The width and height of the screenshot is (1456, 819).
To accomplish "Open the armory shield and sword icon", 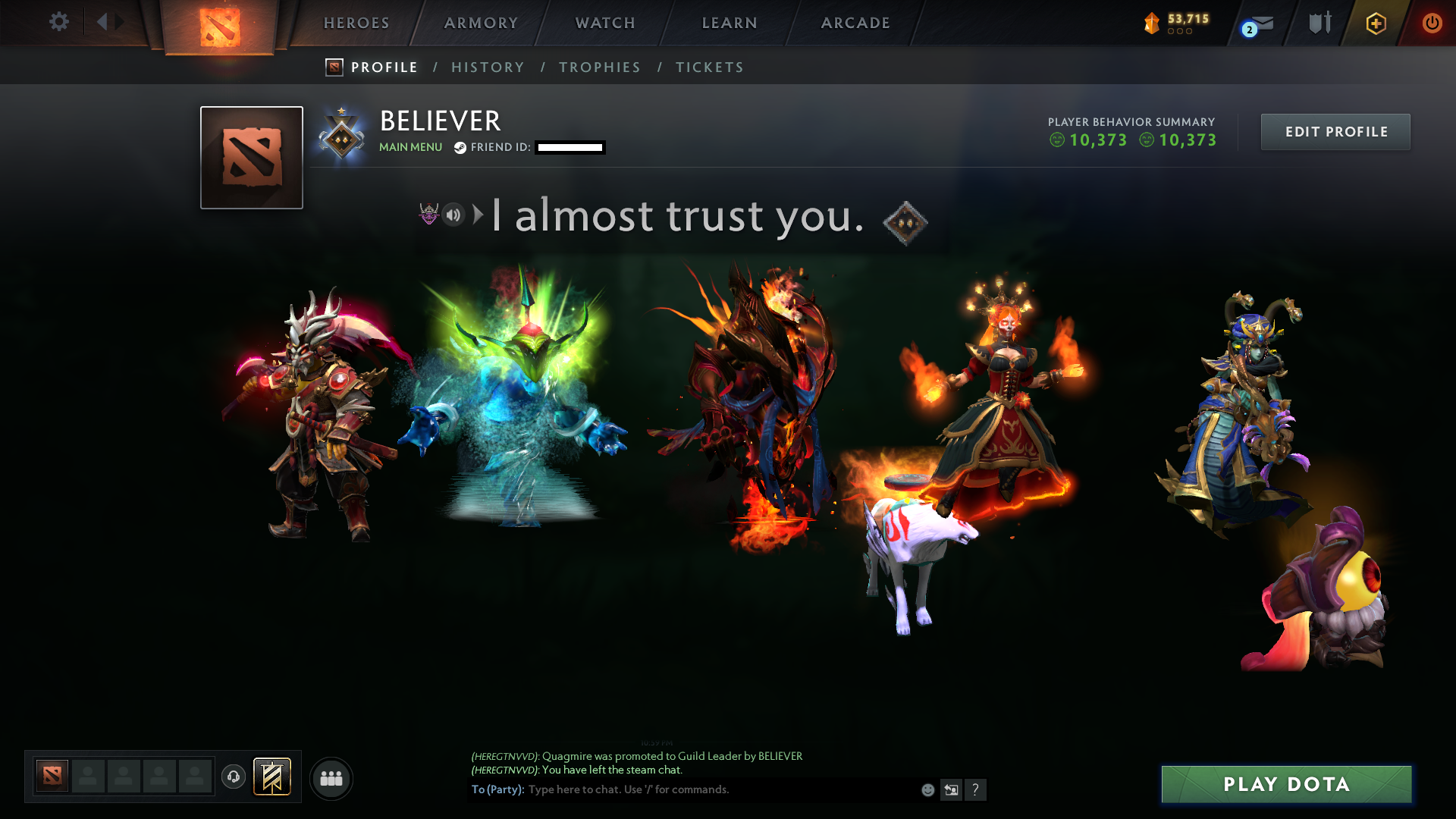I will pyautogui.click(x=1319, y=23).
